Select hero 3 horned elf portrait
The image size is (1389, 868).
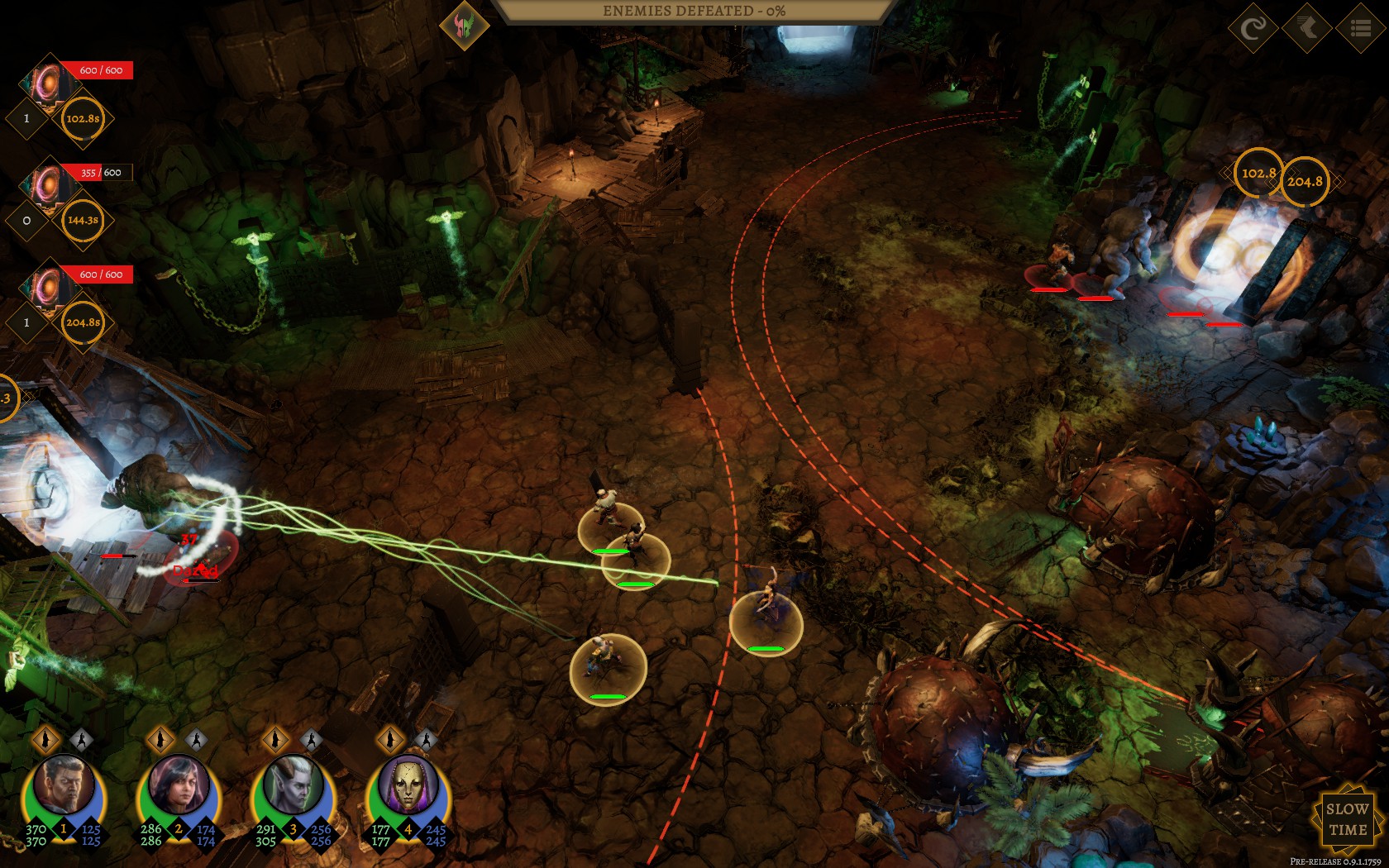tap(294, 787)
